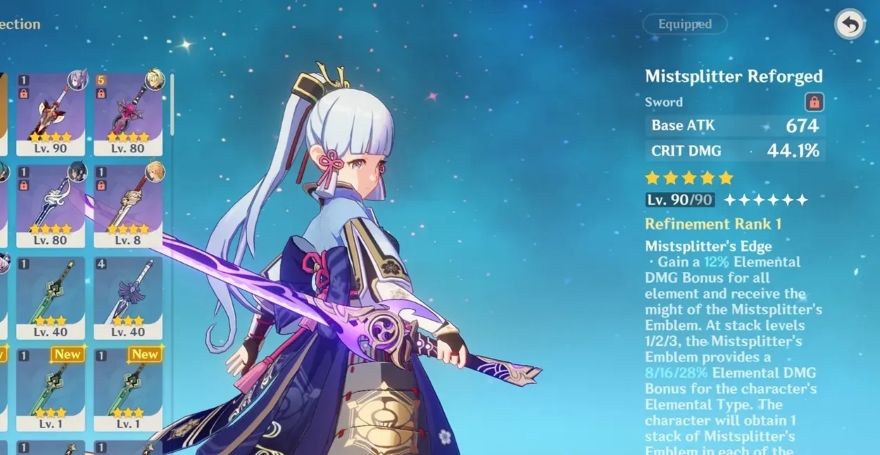Select the Lv. 90 sword in the list
Image resolution: width=880 pixels, height=455 pixels.
tap(49, 111)
